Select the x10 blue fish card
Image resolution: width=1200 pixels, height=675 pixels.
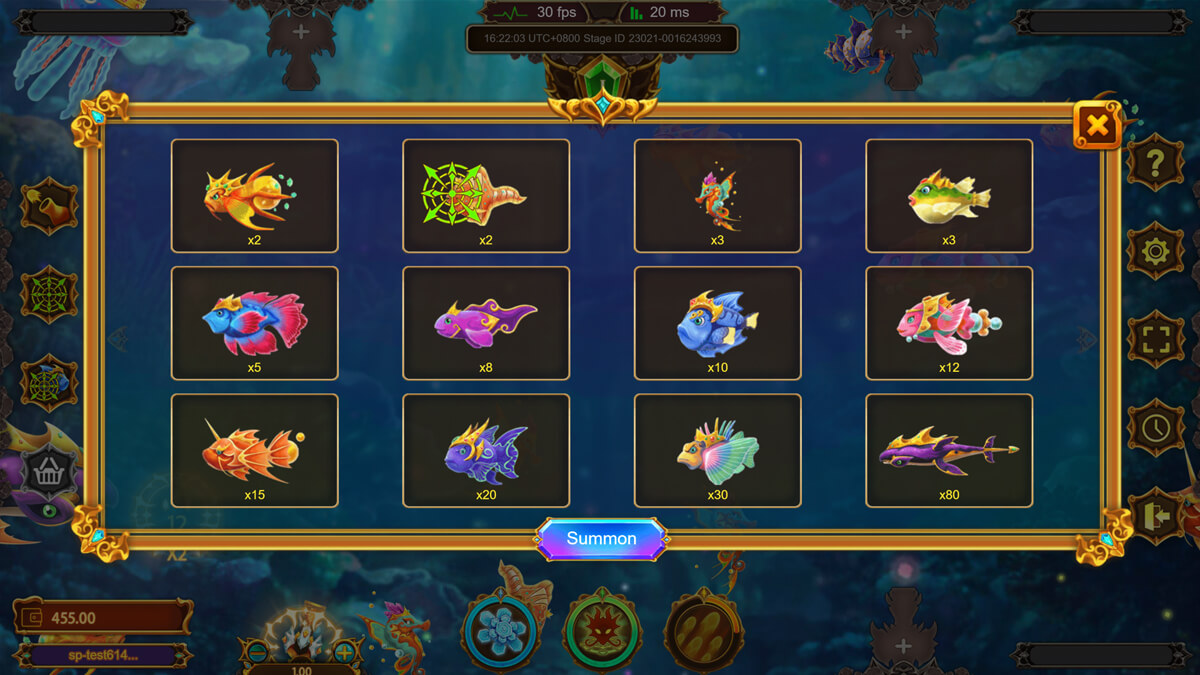point(717,323)
